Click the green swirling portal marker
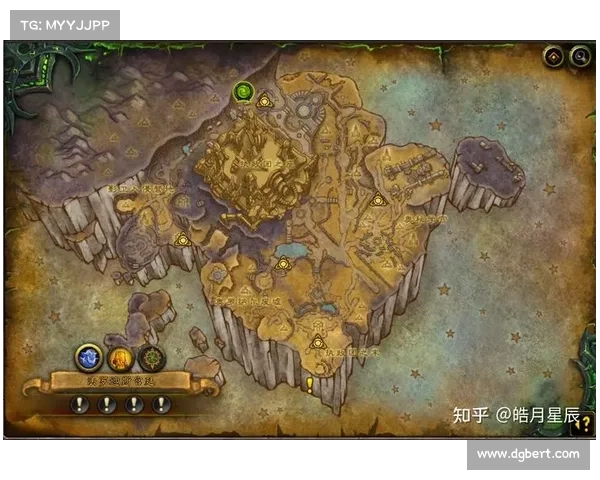The image size is (600, 480). point(243,93)
